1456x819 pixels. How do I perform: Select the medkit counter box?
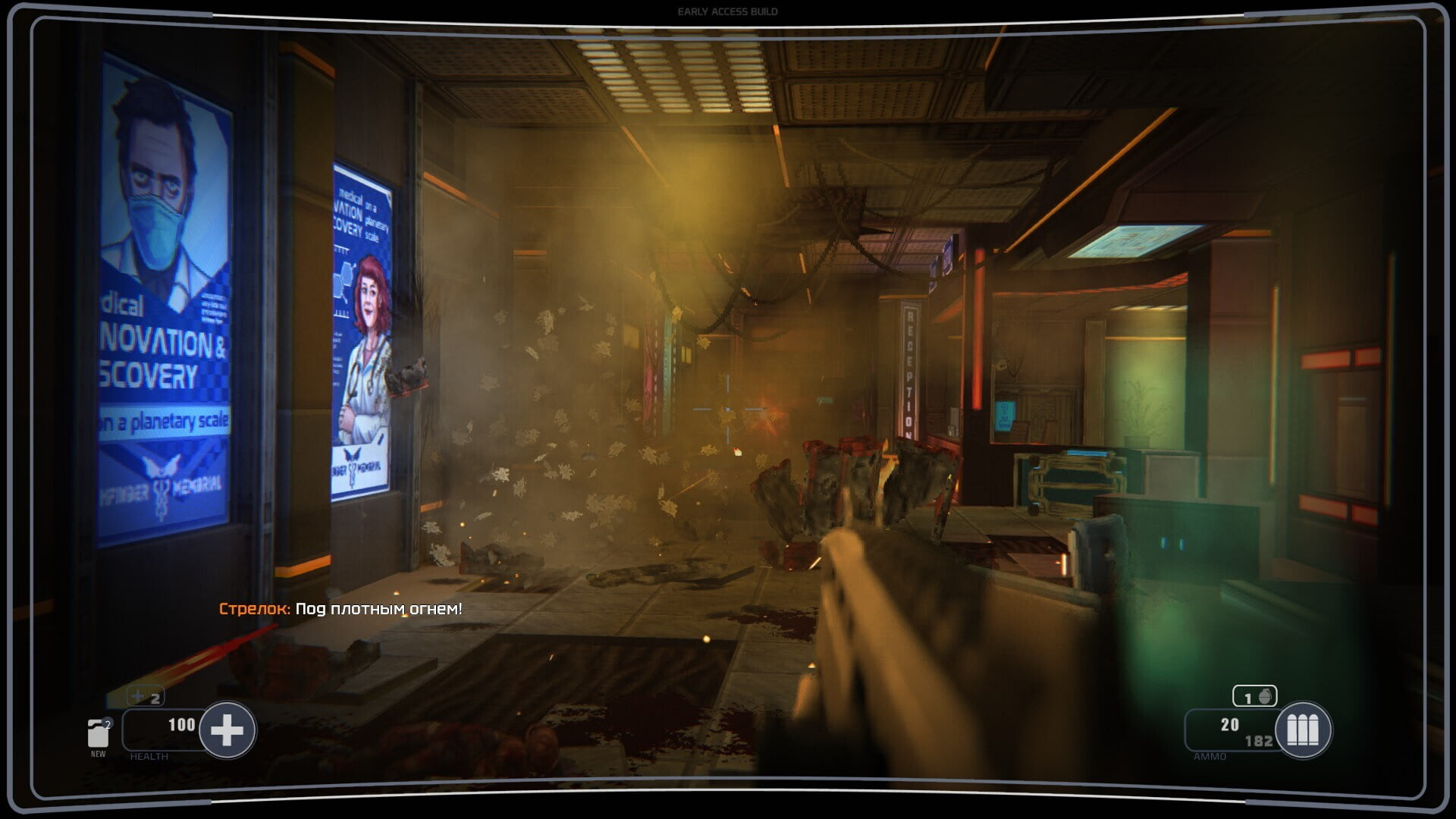146,697
